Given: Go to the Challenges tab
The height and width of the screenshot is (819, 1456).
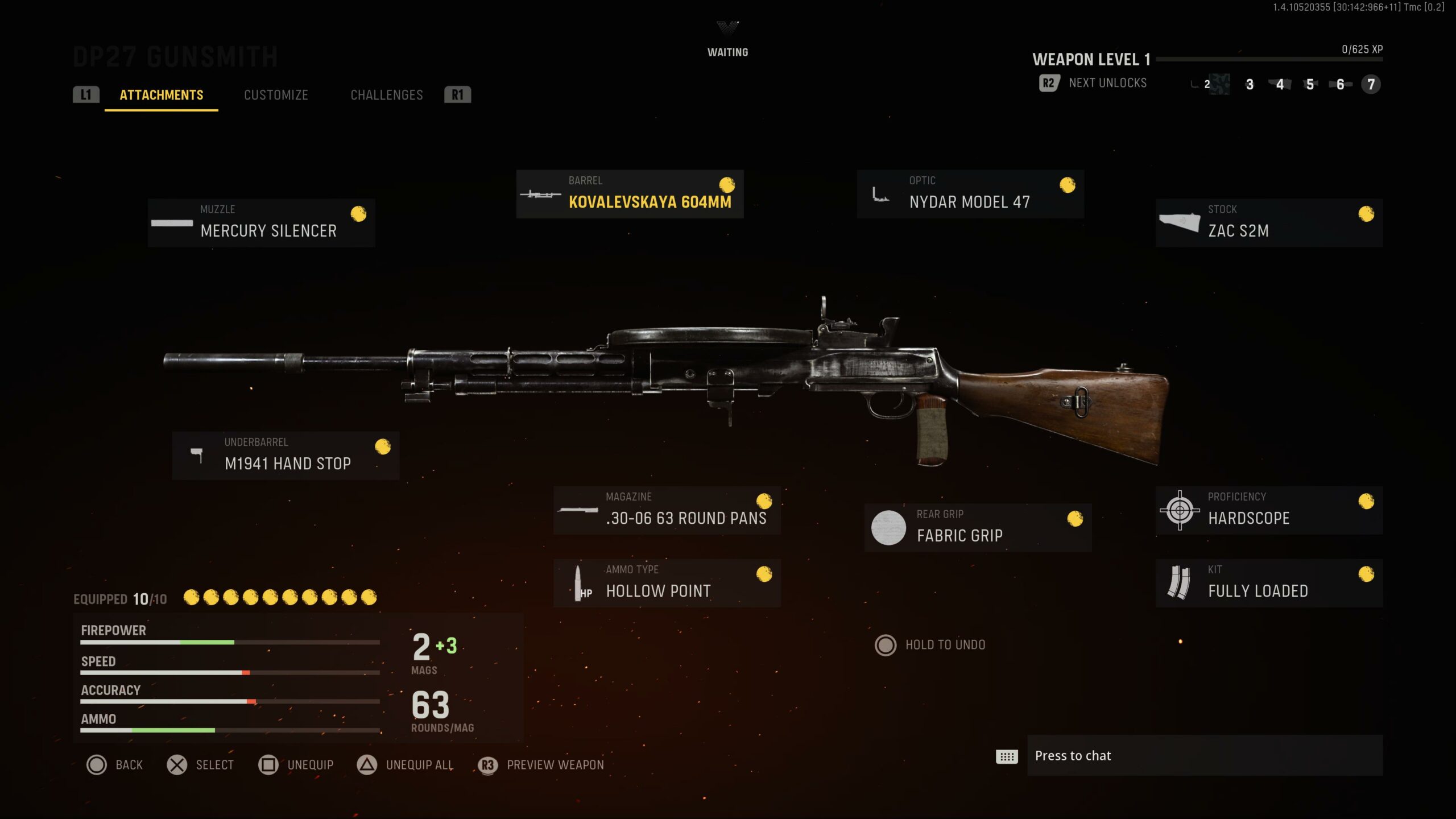Looking at the screenshot, I should coord(386,95).
